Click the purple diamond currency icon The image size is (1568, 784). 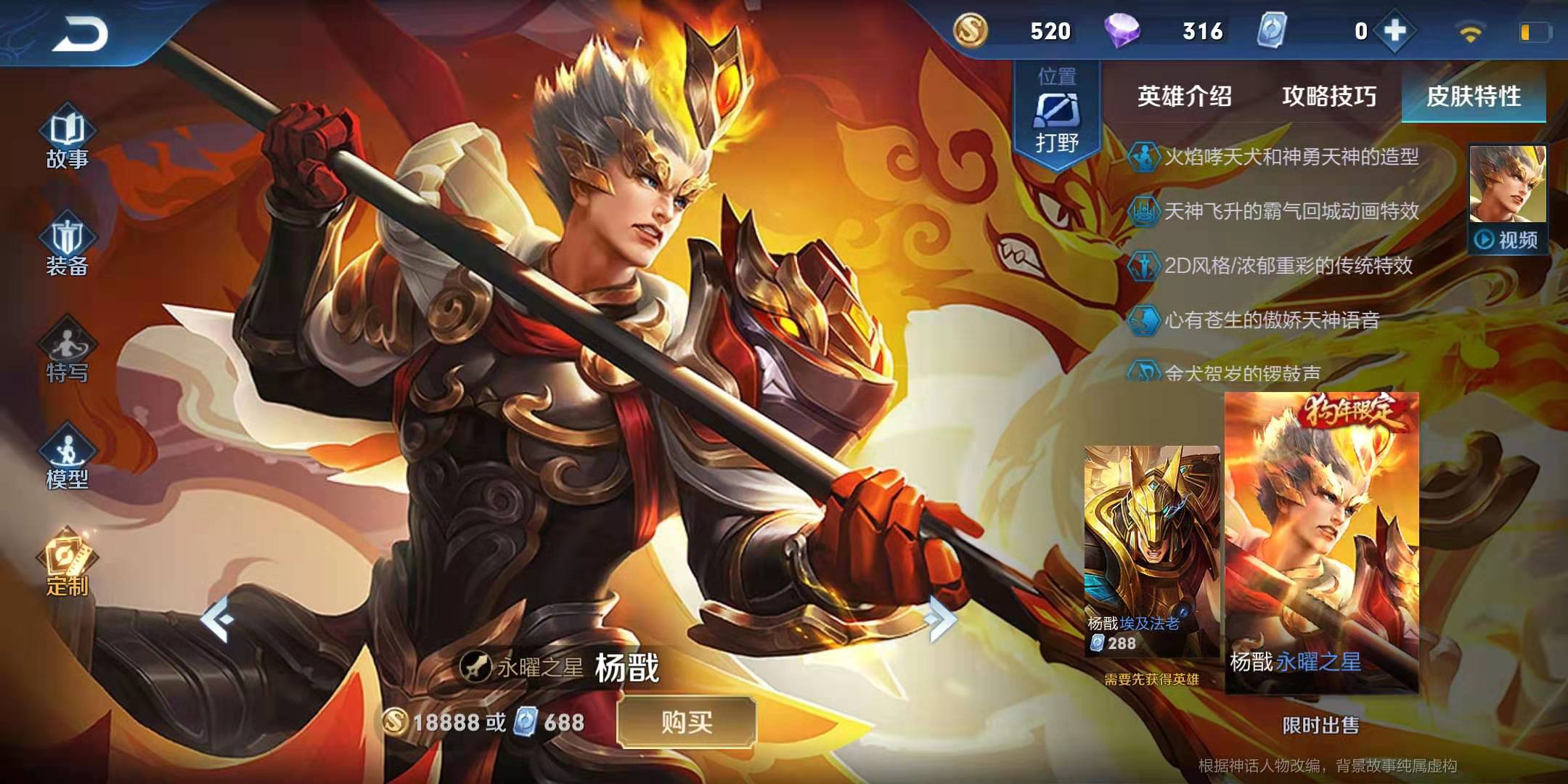[x=1122, y=31]
